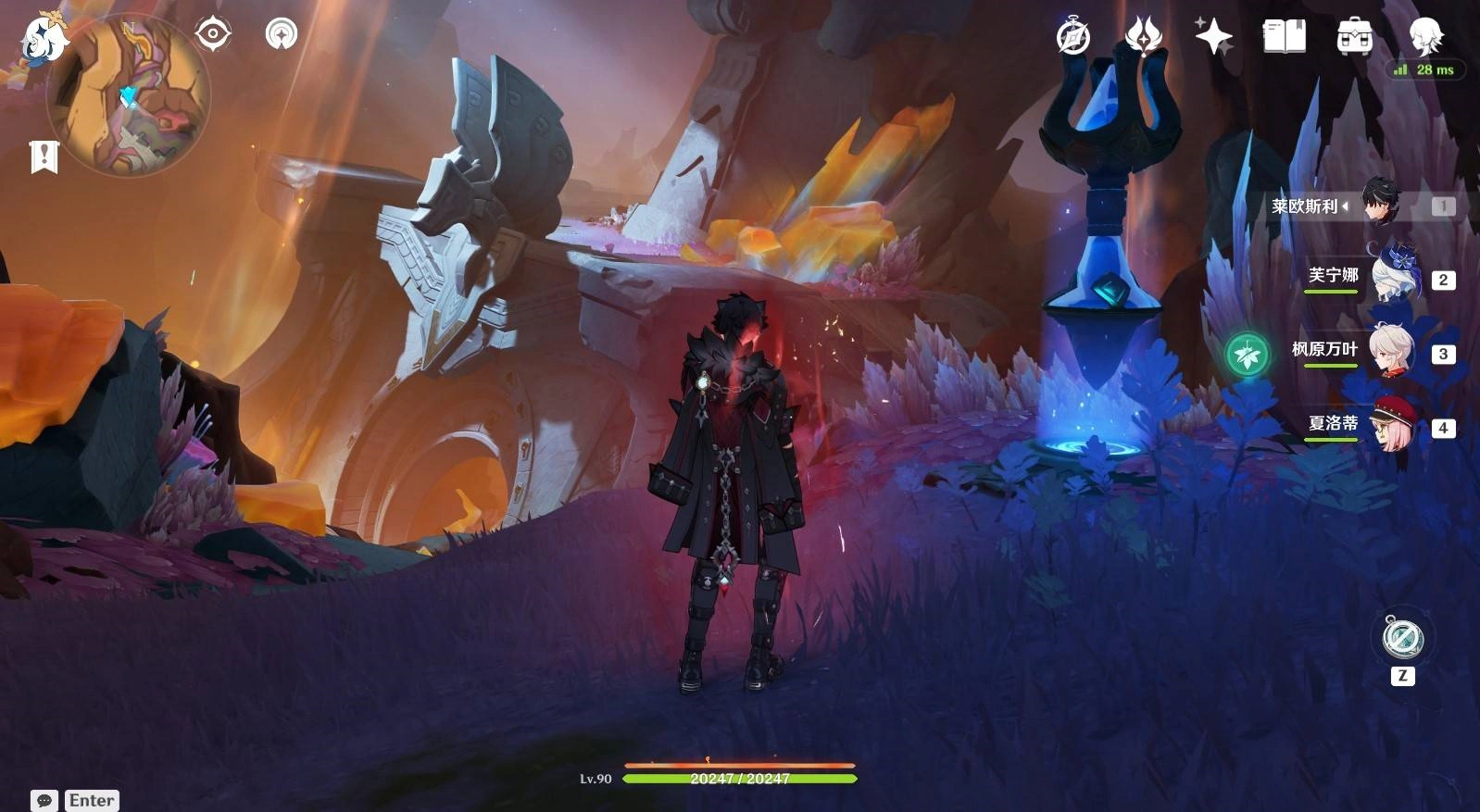Click the green Anemo leaf icon

click(x=1247, y=354)
